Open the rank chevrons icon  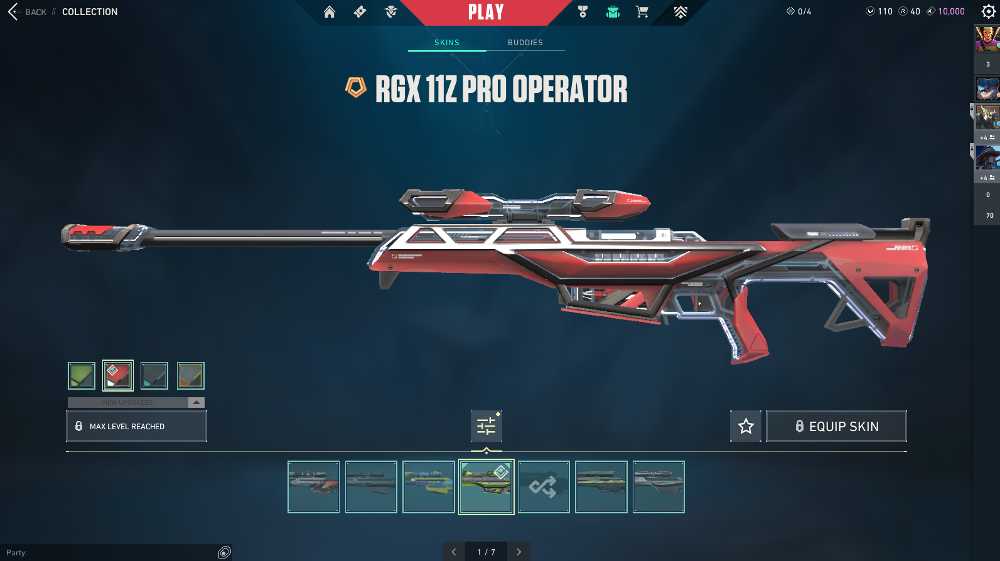[x=680, y=12]
